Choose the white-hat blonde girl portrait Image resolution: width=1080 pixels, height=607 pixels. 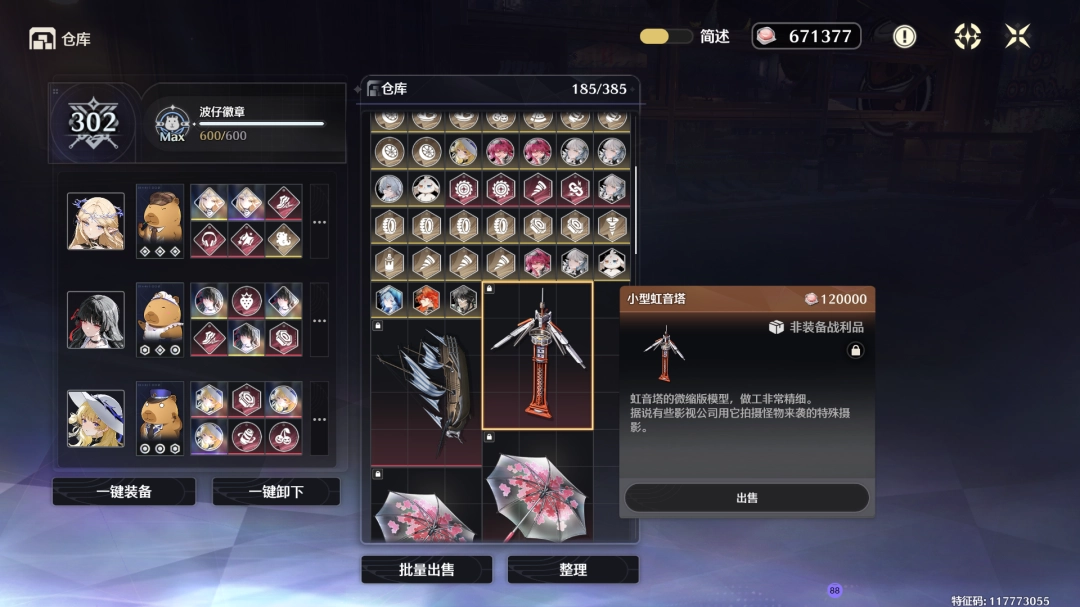pos(96,418)
